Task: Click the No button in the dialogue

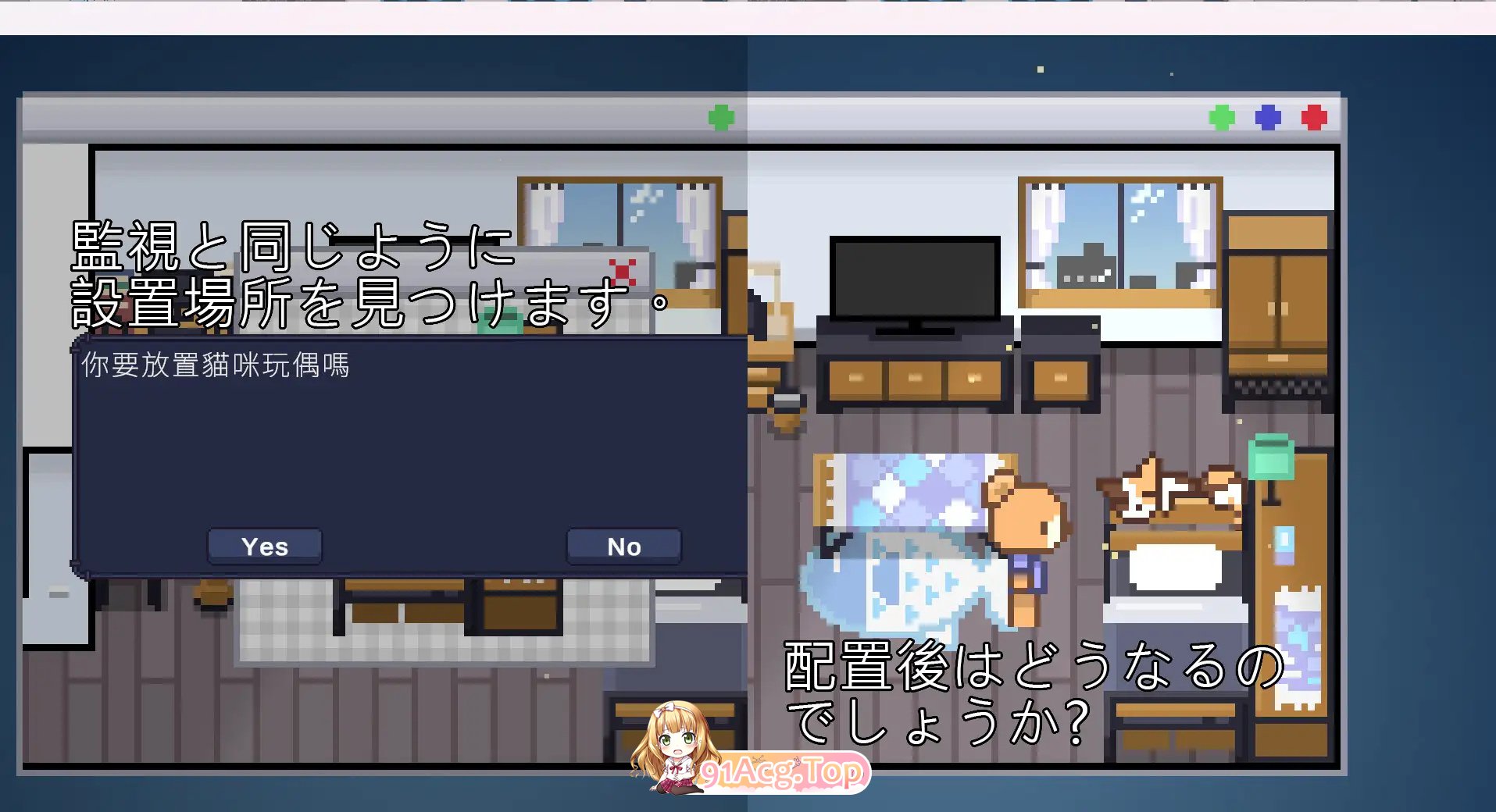Action: point(623,546)
